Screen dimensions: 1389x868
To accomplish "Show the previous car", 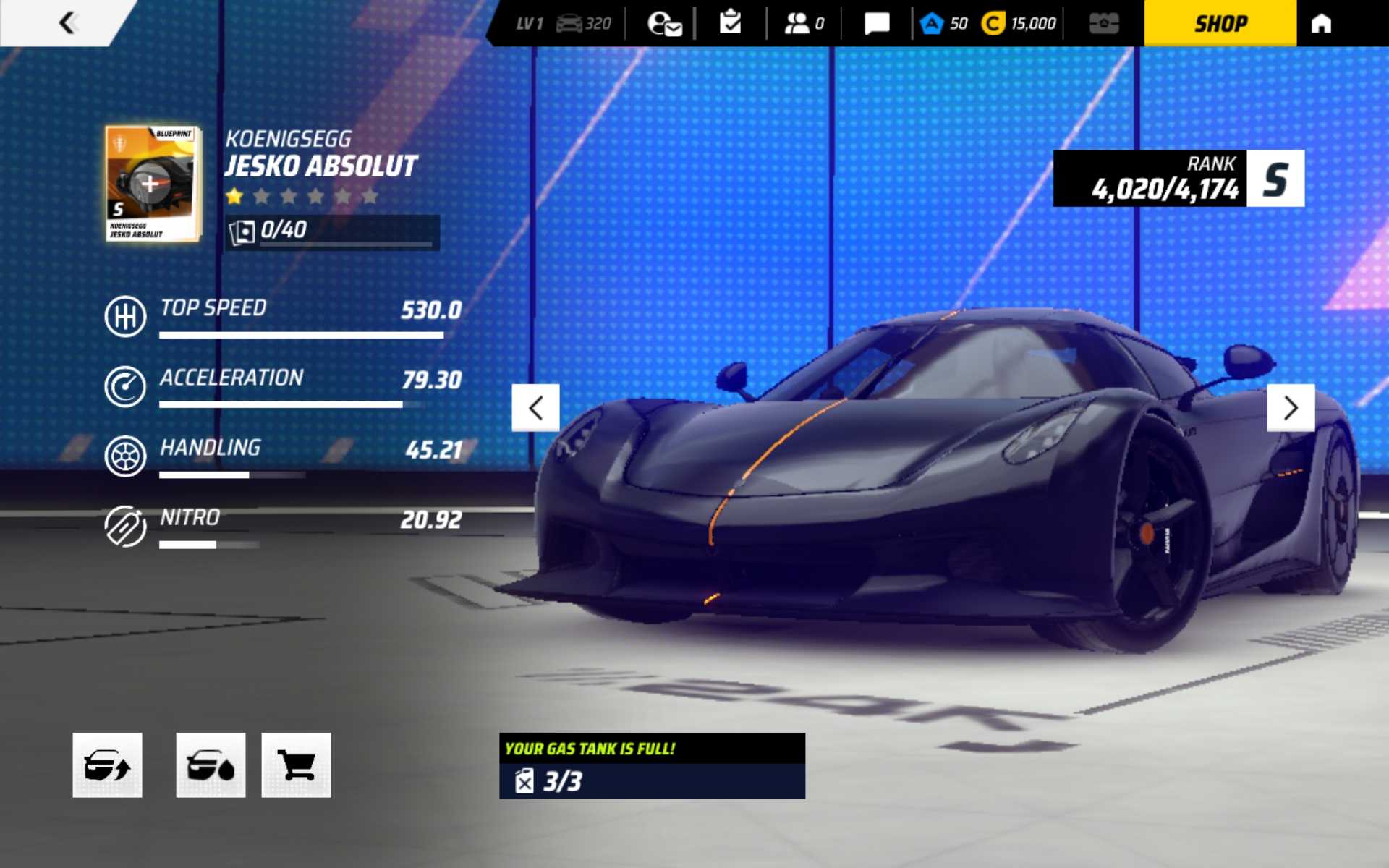I will point(535,408).
